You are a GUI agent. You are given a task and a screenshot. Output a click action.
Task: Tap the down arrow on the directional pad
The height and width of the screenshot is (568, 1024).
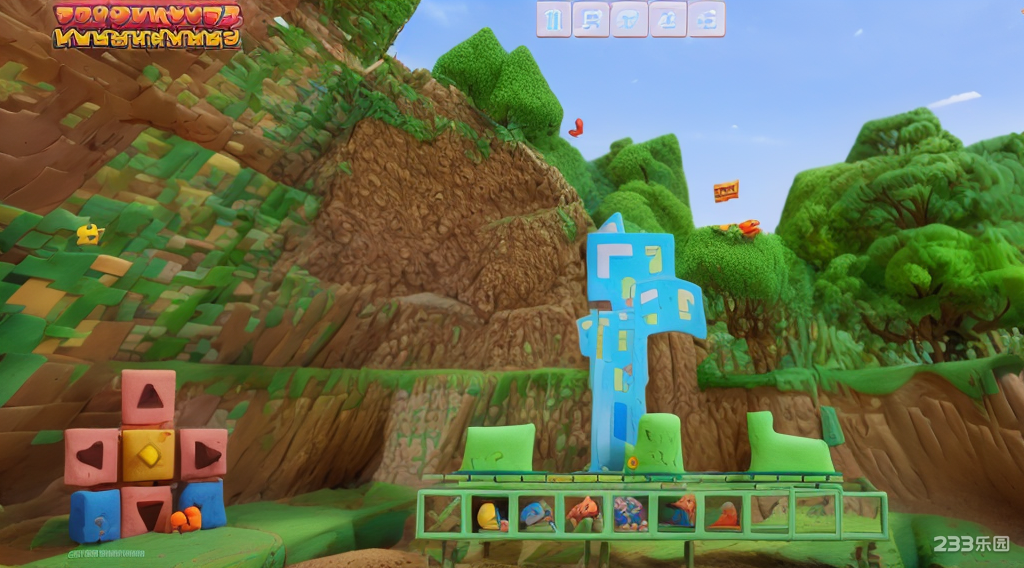pos(148,512)
